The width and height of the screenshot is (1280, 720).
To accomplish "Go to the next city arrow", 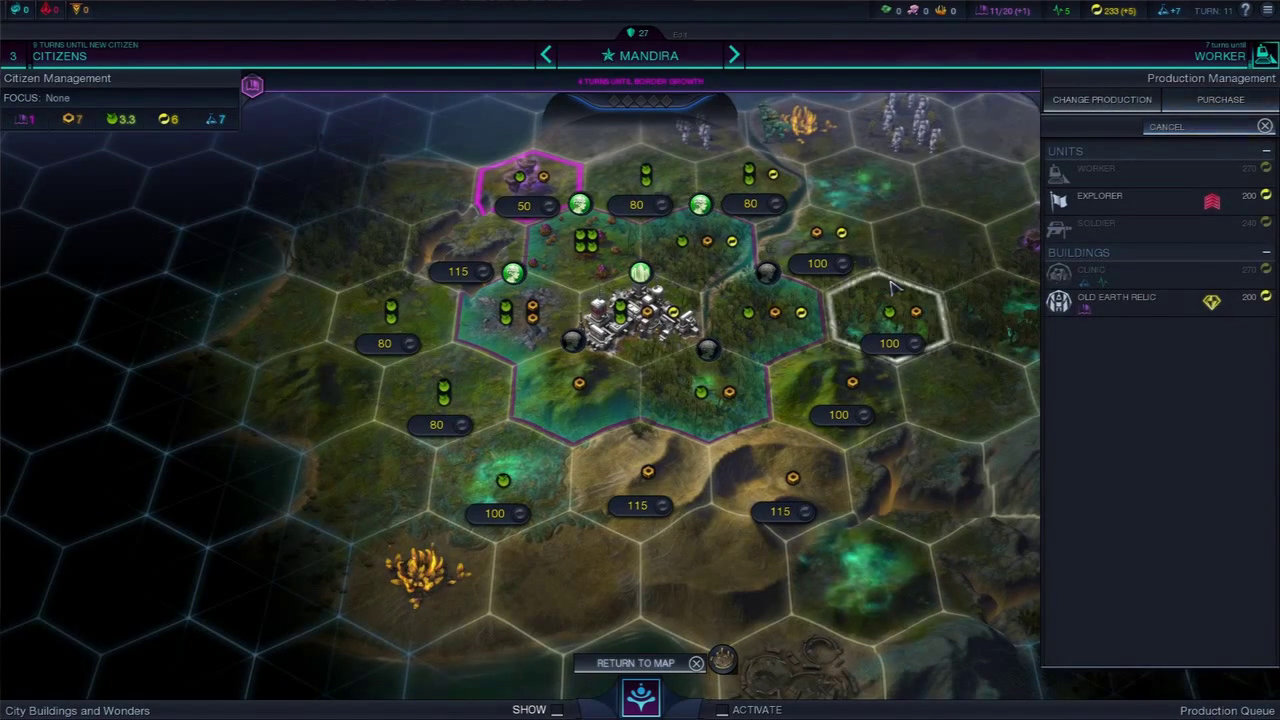I will coord(734,56).
